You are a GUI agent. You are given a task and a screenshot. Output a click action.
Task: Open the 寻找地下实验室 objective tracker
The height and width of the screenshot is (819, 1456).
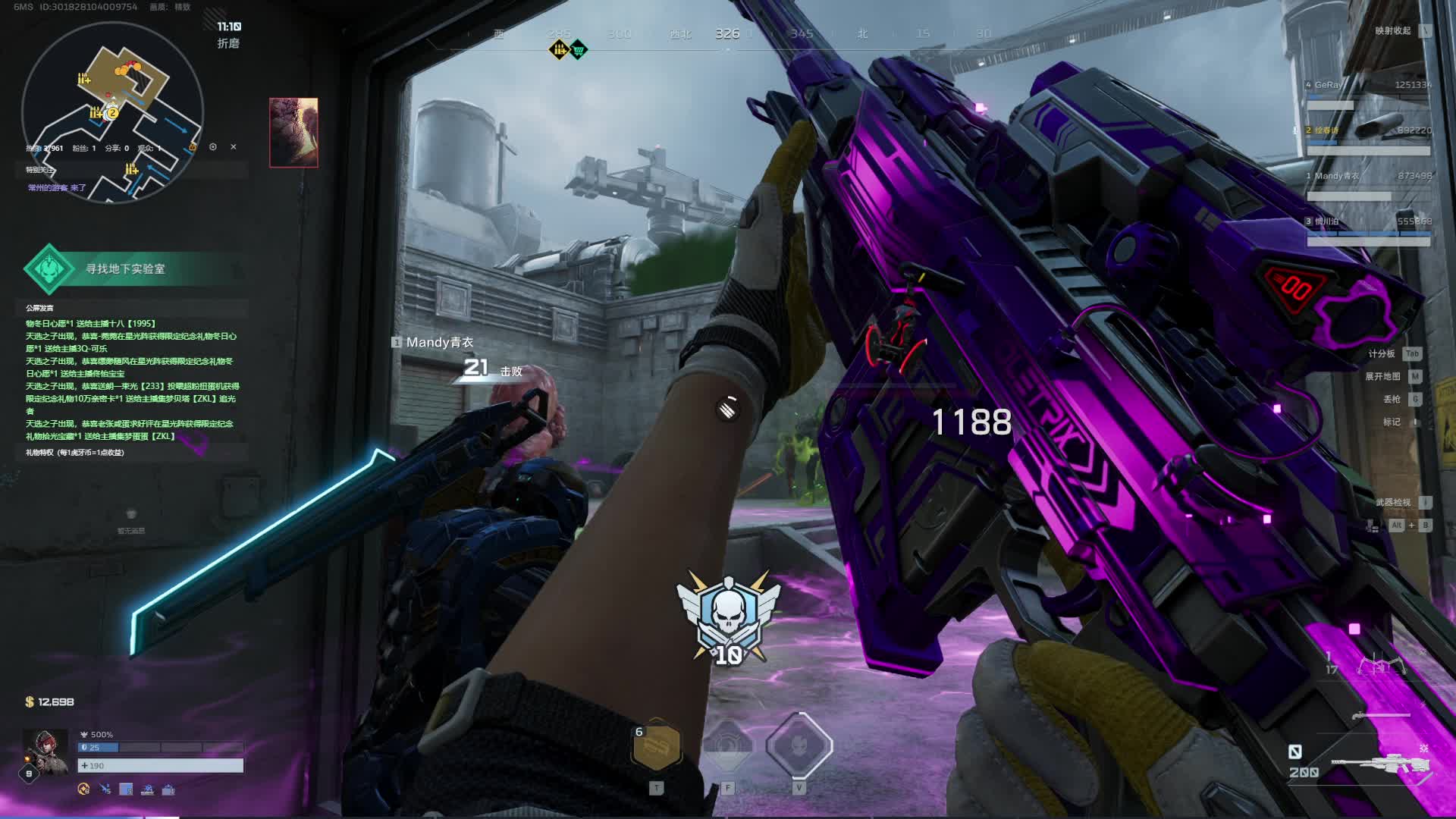125,269
